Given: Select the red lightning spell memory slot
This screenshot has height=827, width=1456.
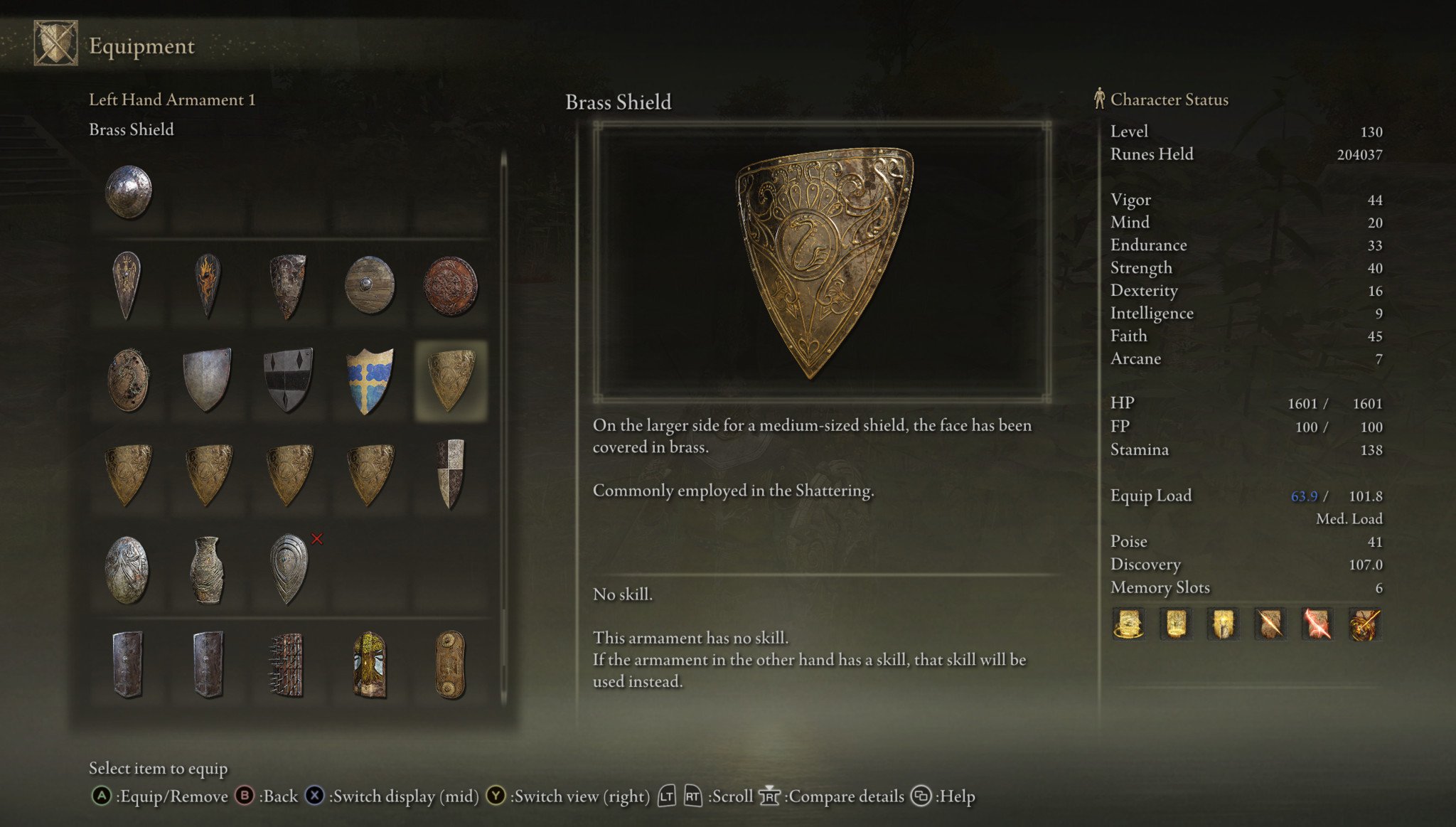Looking at the screenshot, I should [1317, 624].
